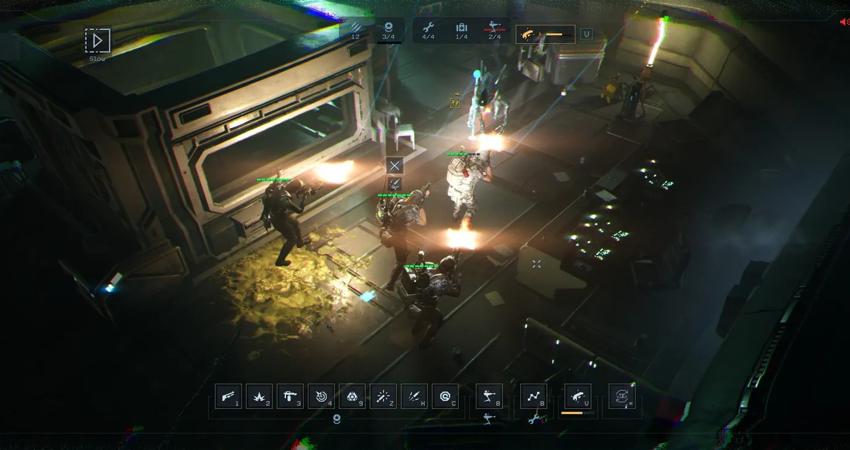Activate the spiral ability icon
This screenshot has height=450, width=850.
pos(445,397)
